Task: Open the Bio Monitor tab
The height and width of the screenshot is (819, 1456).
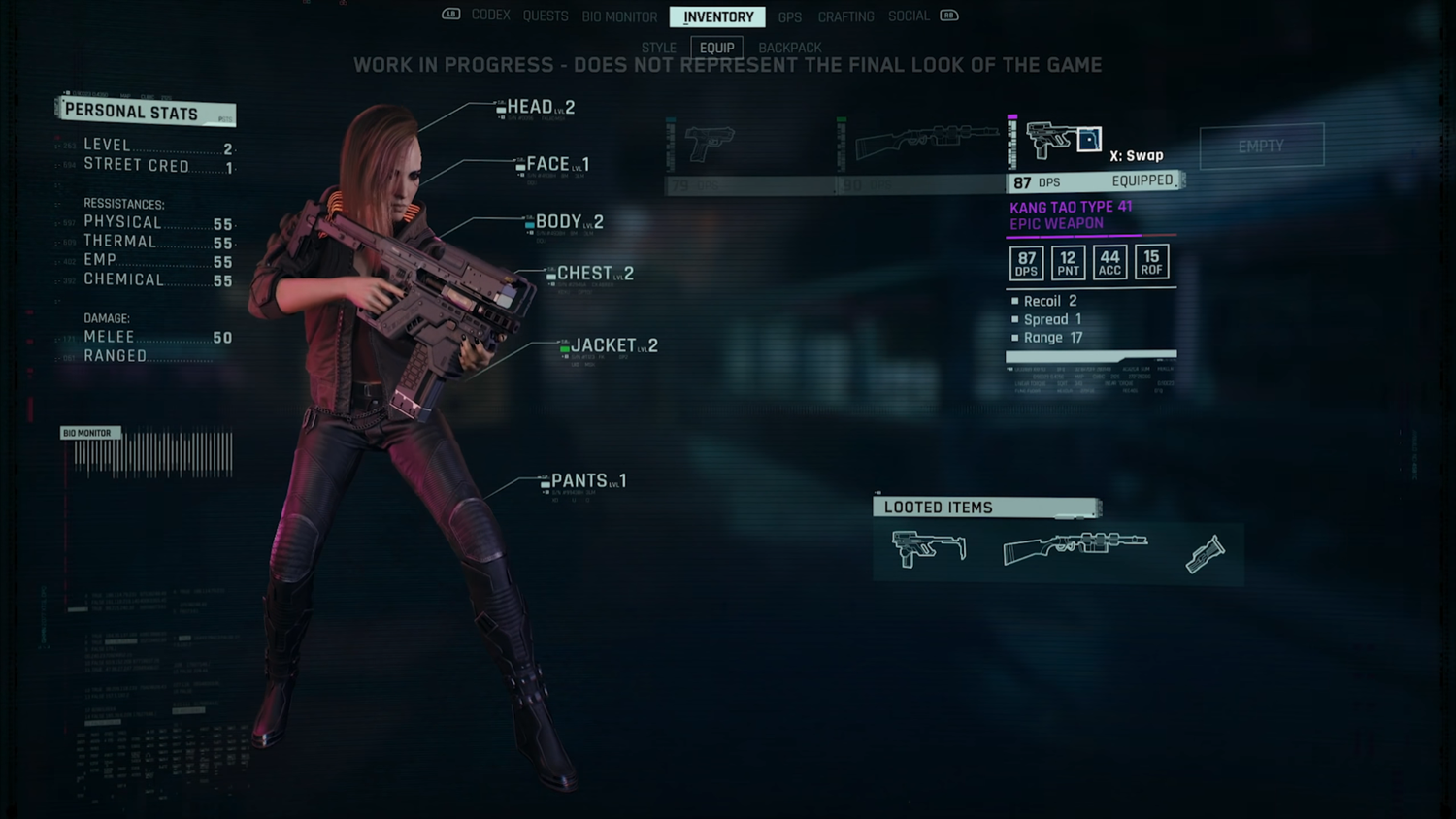Action: coord(619,16)
